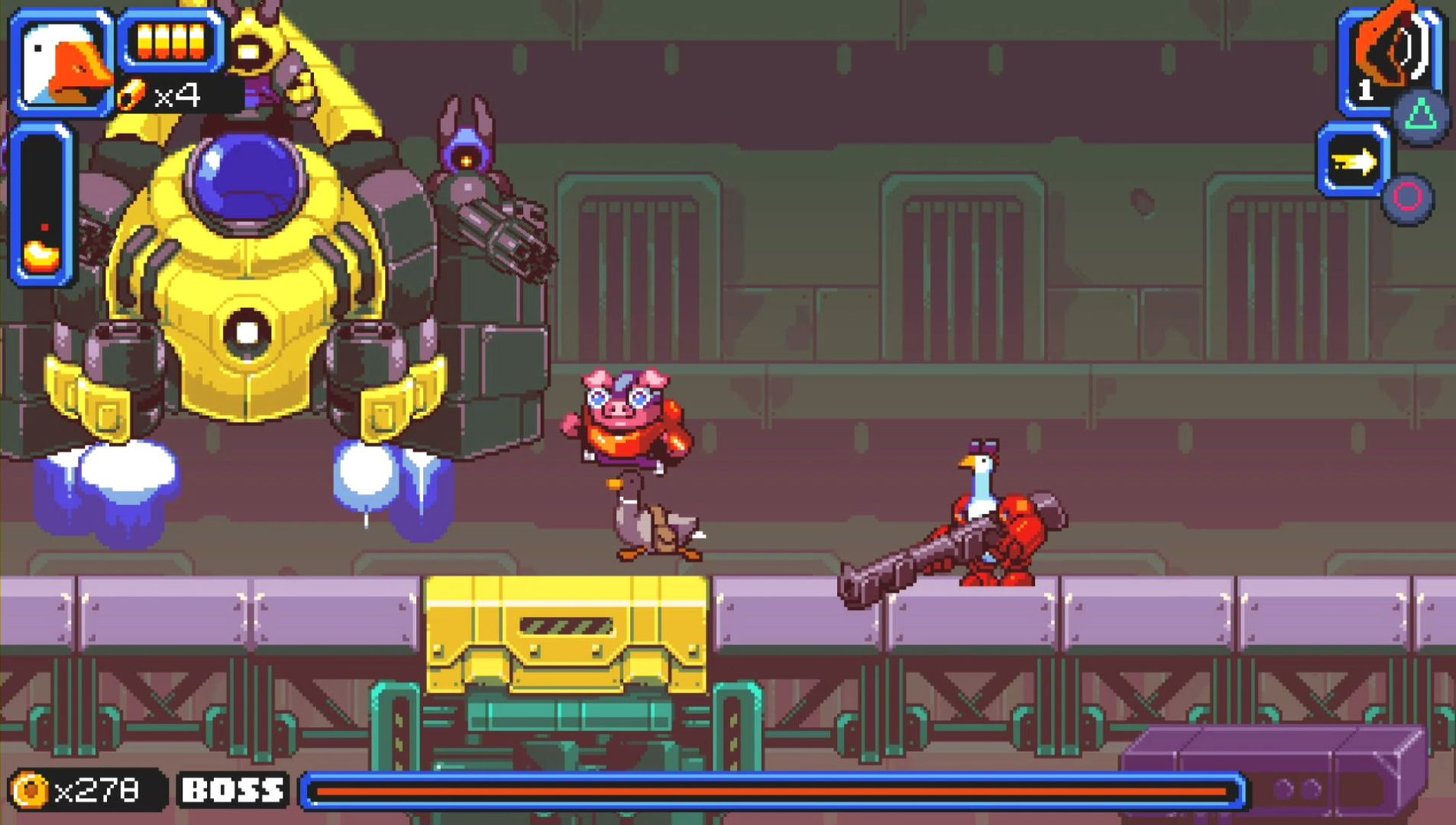Click the goose character portrait

(x=62, y=63)
